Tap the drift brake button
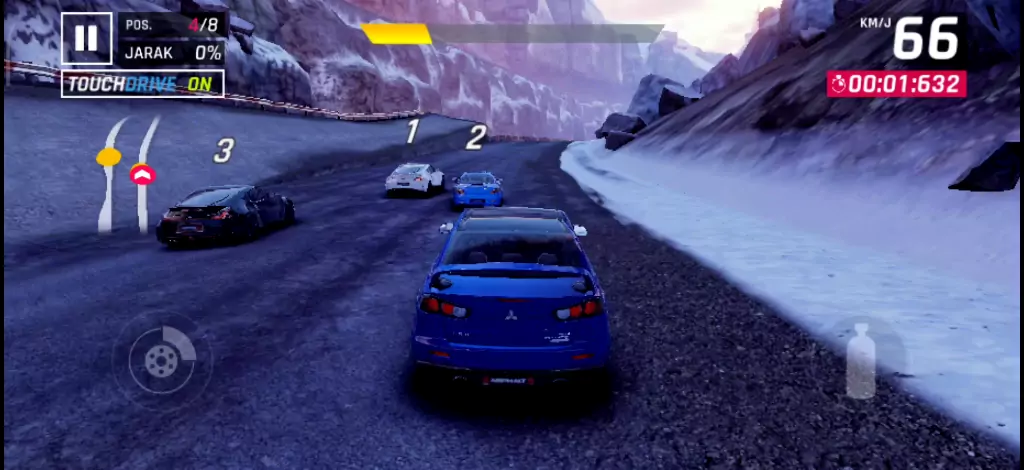 tap(161, 359)
